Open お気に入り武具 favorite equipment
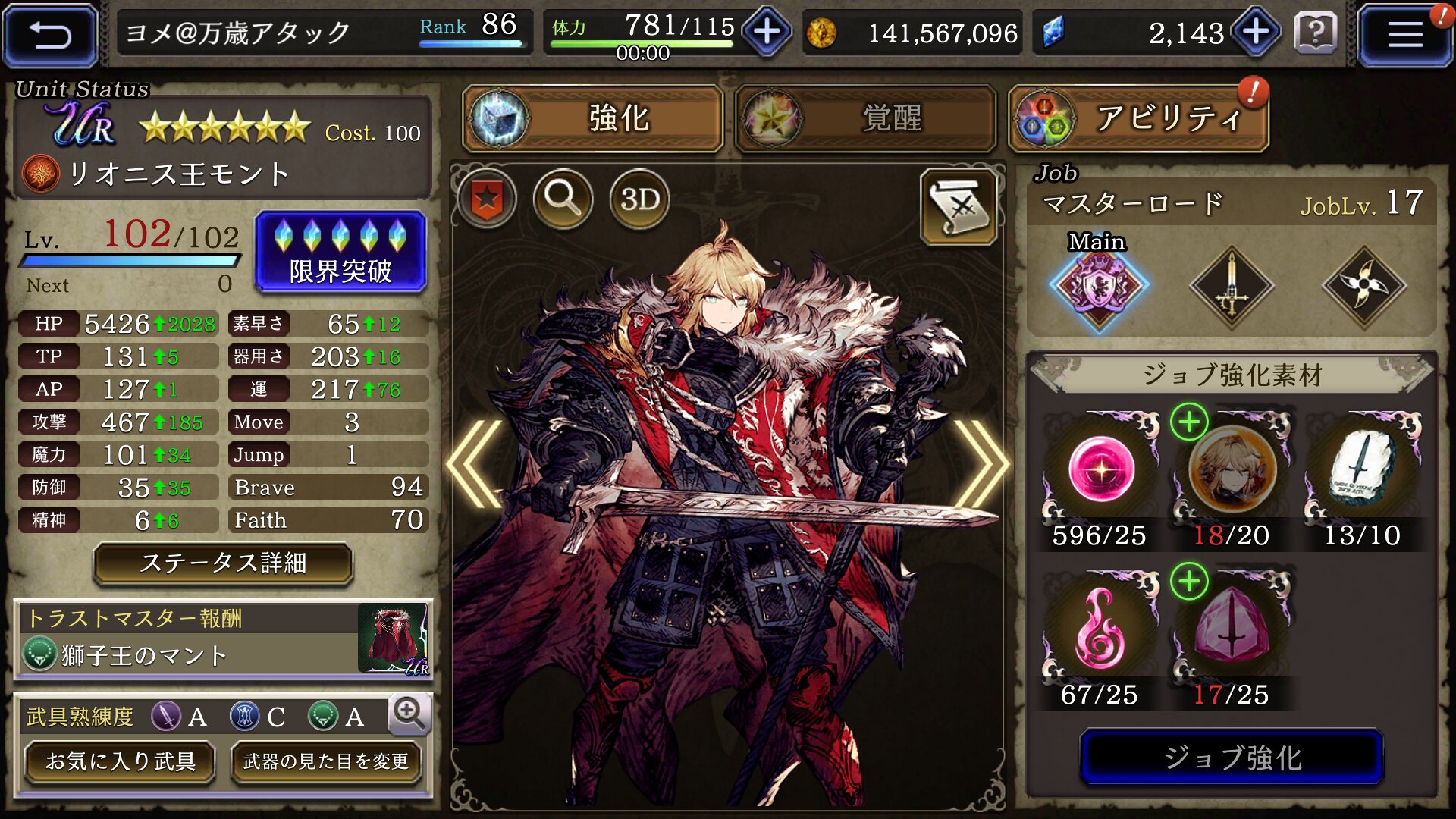Viewport: 1456px width, 819px height. [121, 761]
